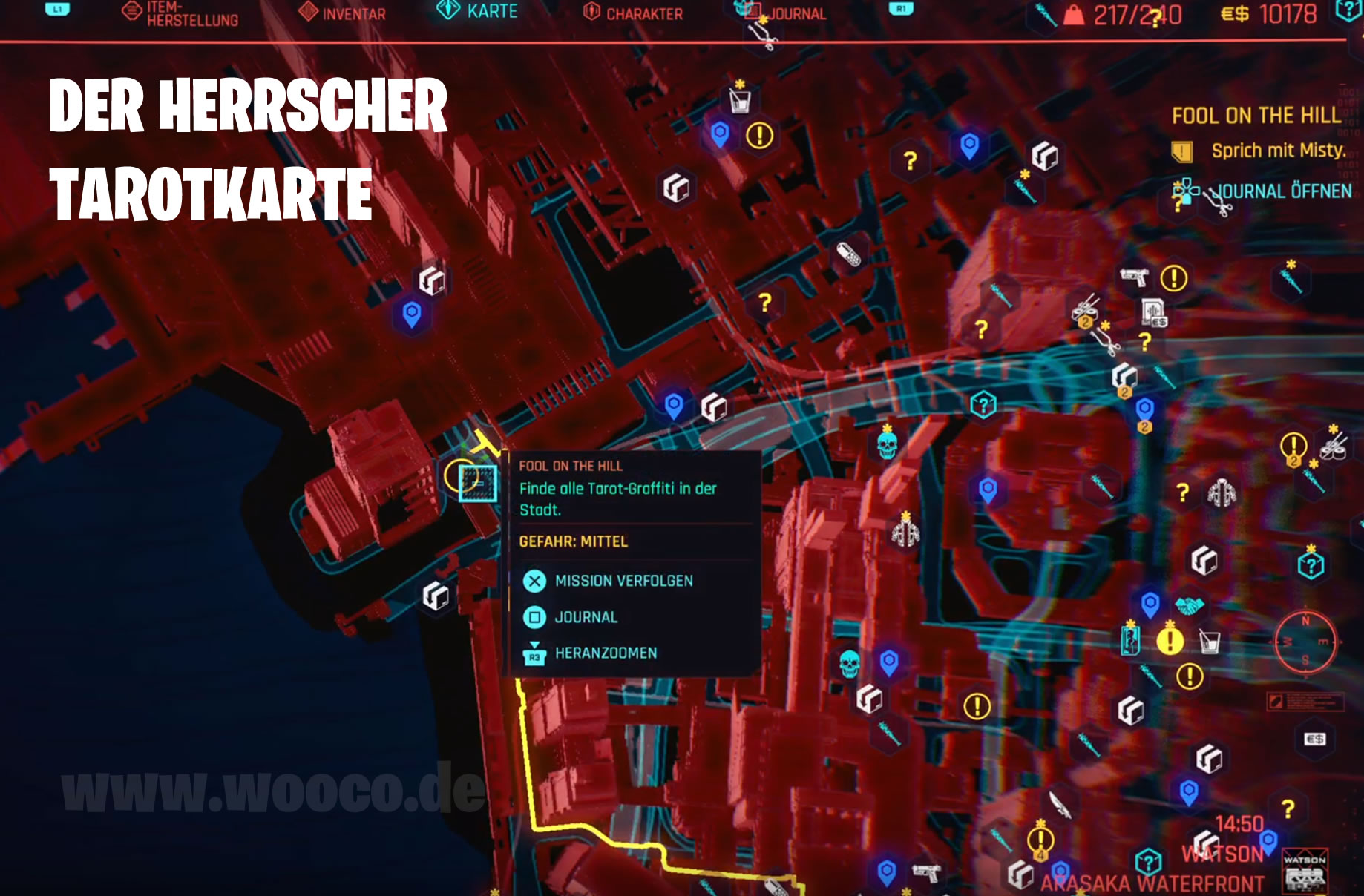Select Journal in the map tooltip
Image resolution: width=1364 pixels, height=896 pixels.
(x=586, y=617)
